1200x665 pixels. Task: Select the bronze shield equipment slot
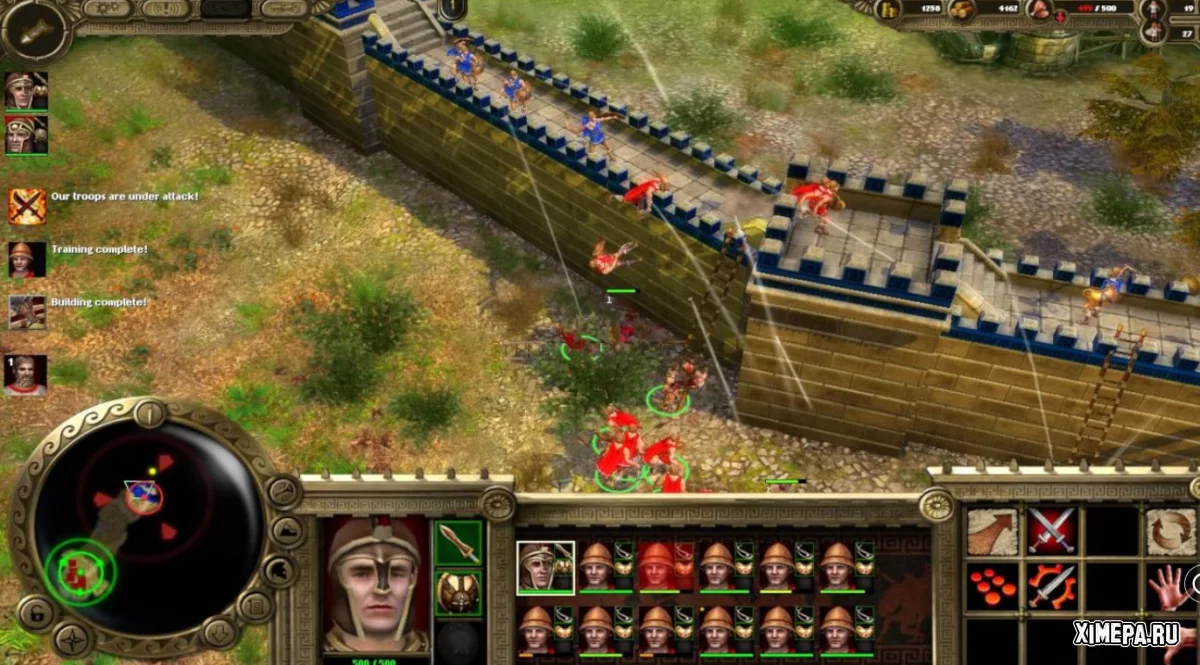(458, 592)
